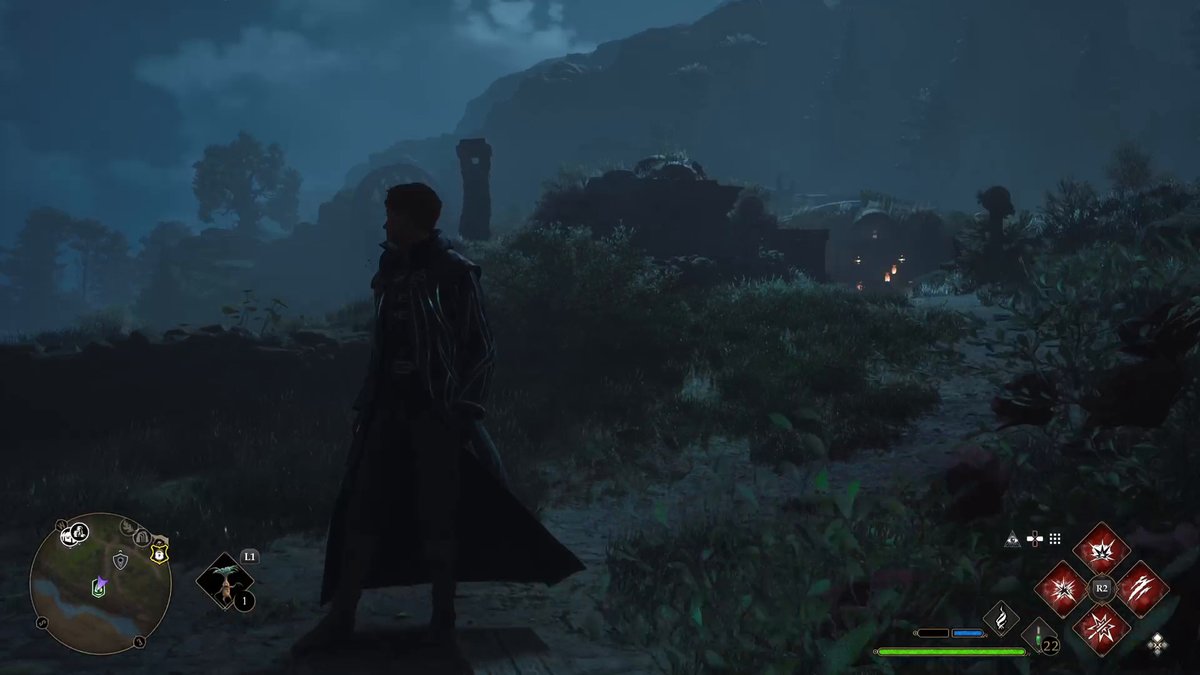The height and width of the screenshot is (675, 1200).
Task: Use the green Wiggenweld potion
Action: (x=1039, y=635)
